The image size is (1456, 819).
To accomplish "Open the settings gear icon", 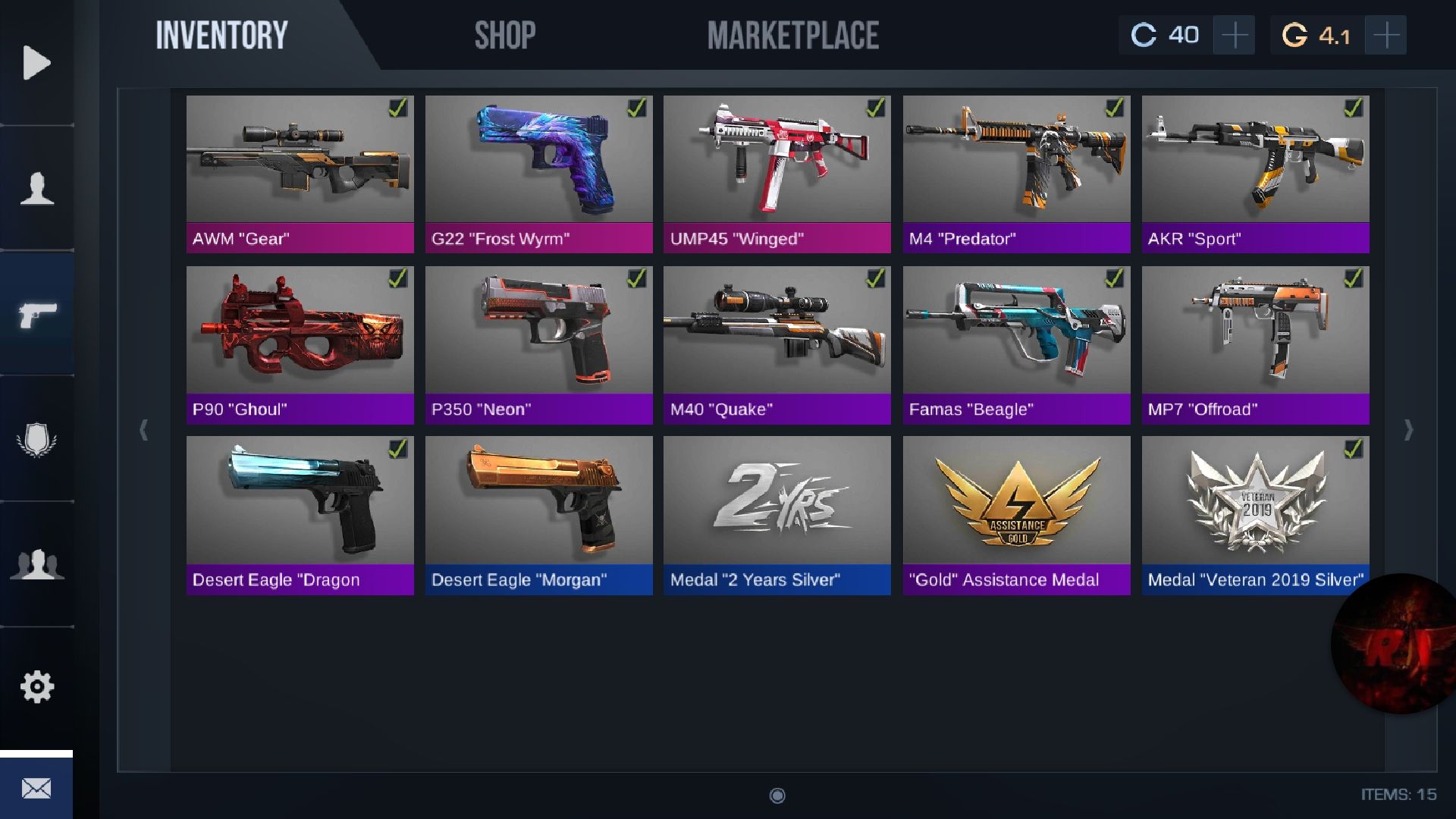I will pyautogui.click(x=36, y=686).
